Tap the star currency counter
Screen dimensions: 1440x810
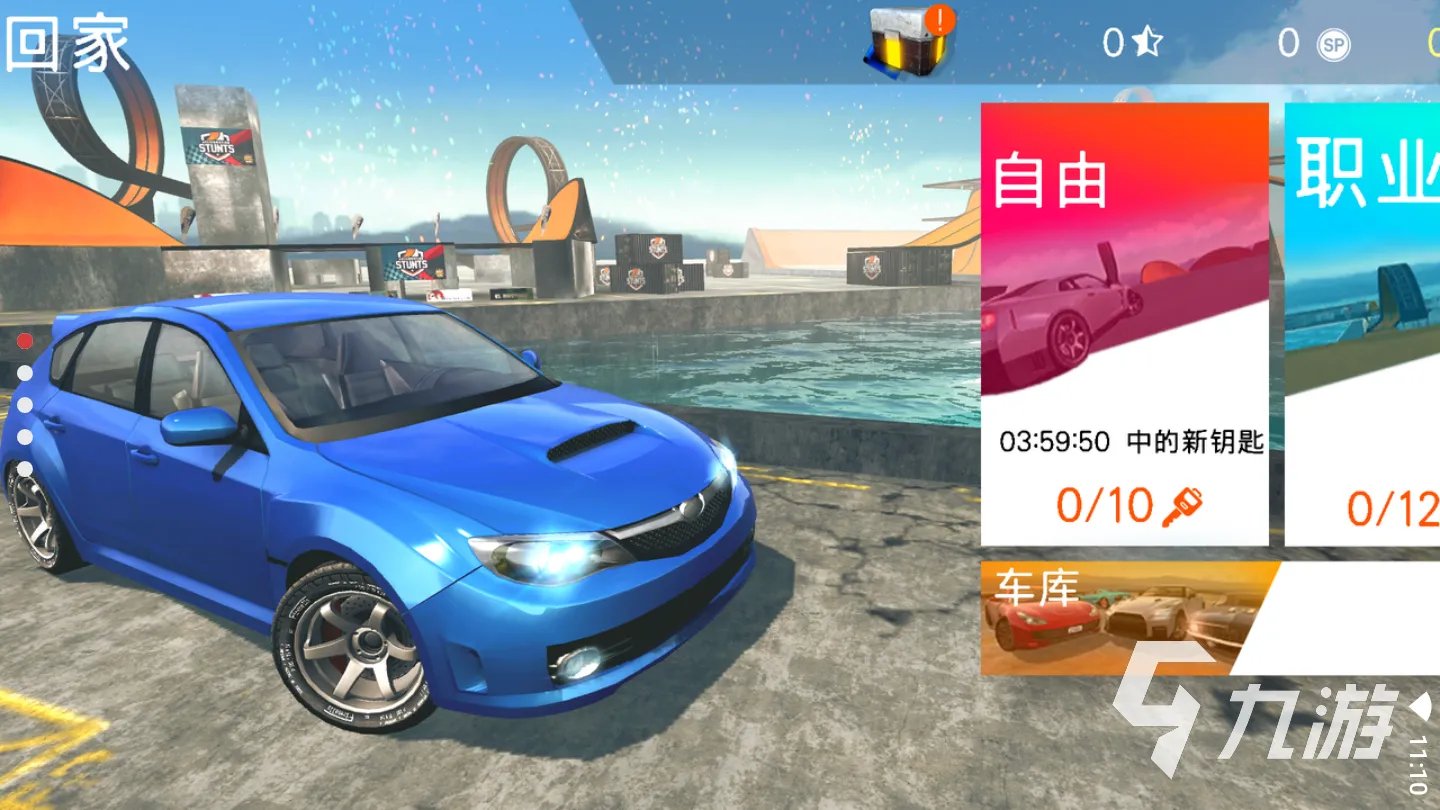pos(1132,43)
